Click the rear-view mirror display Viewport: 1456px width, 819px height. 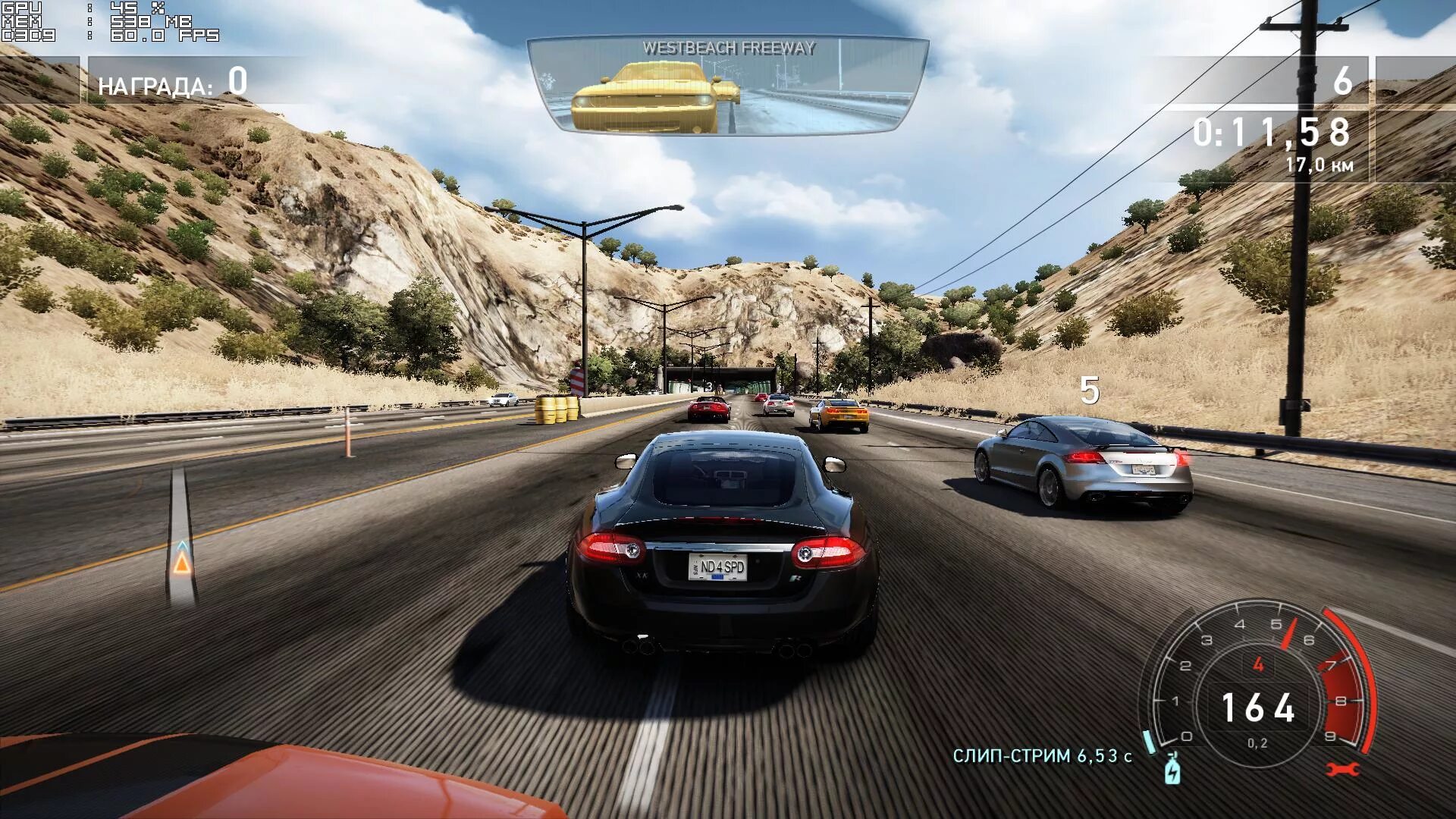pos(728,86)
